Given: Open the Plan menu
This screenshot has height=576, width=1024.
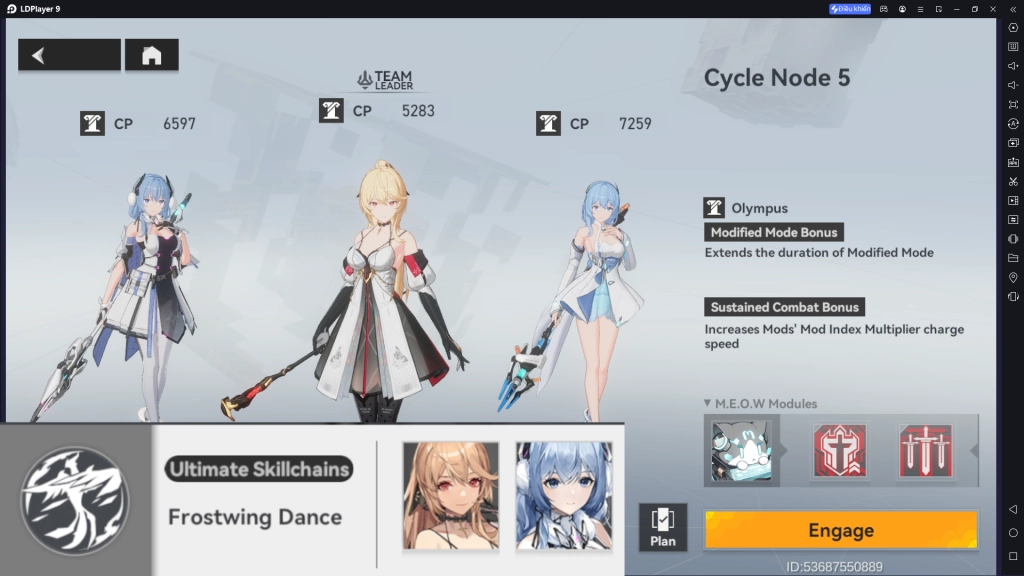Looking at the screenshot, I should point(662,528).
